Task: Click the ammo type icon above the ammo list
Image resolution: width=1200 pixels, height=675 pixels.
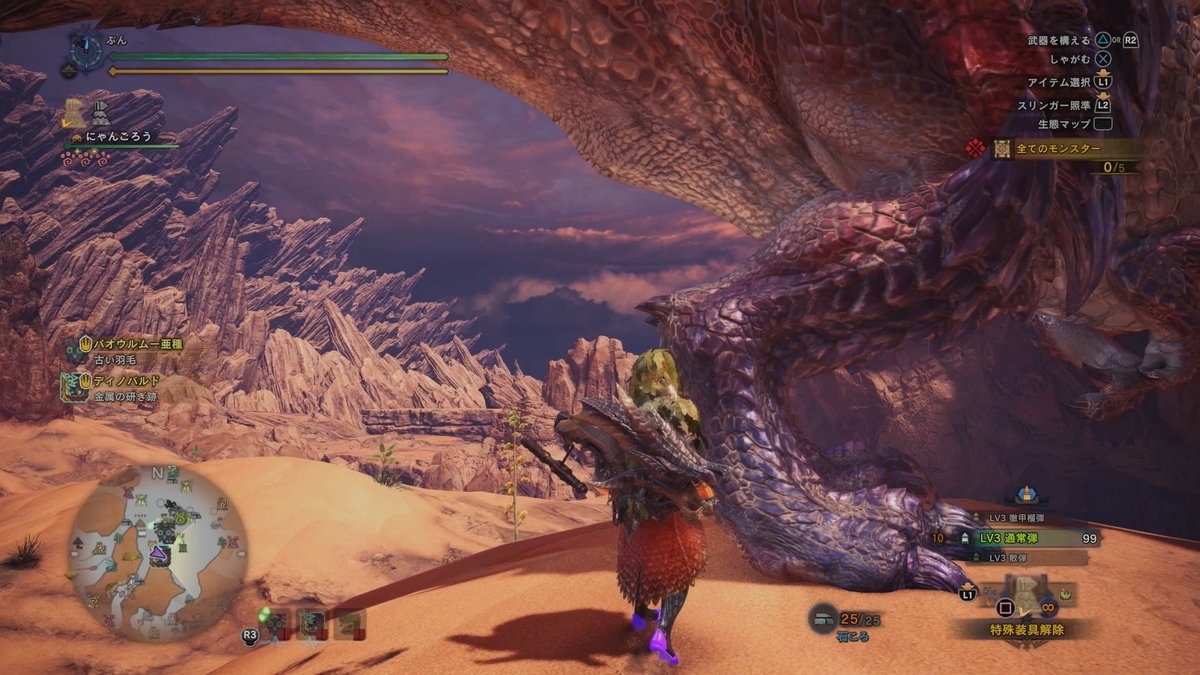Action: 1024,495
